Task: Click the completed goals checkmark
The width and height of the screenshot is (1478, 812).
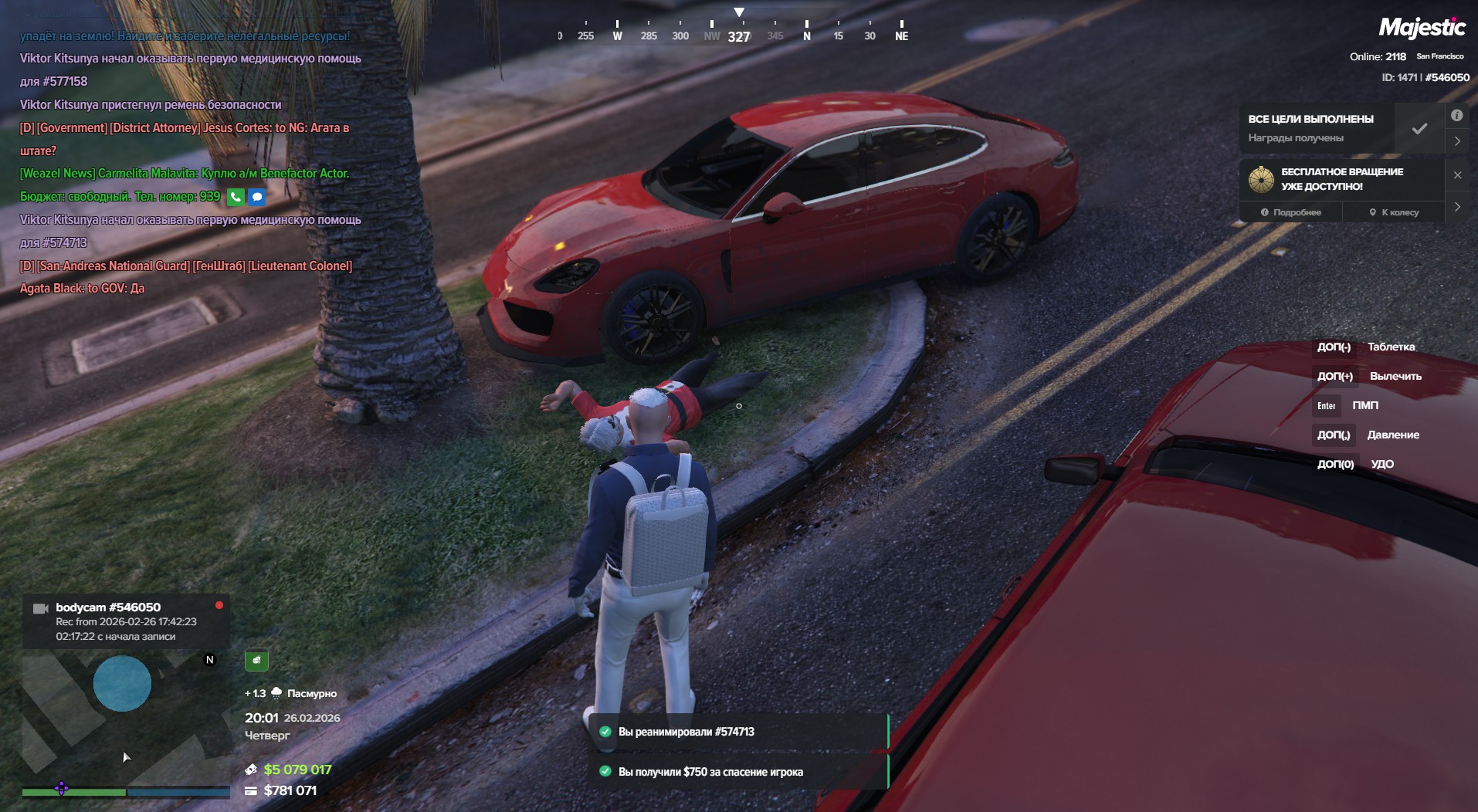Action: click(x=1419, y=129)
